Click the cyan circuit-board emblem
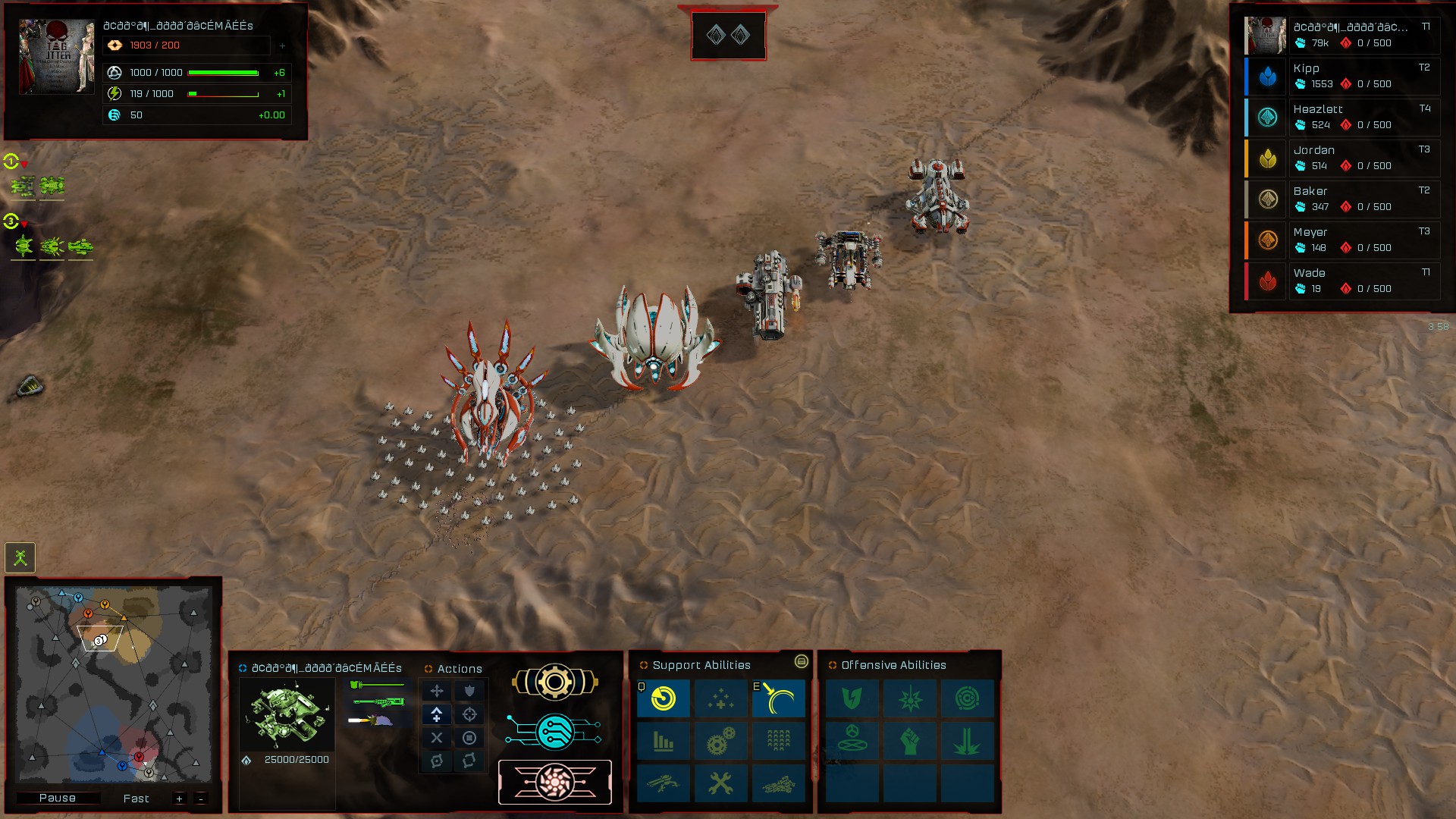The image size is (1456, 819). 556,730
